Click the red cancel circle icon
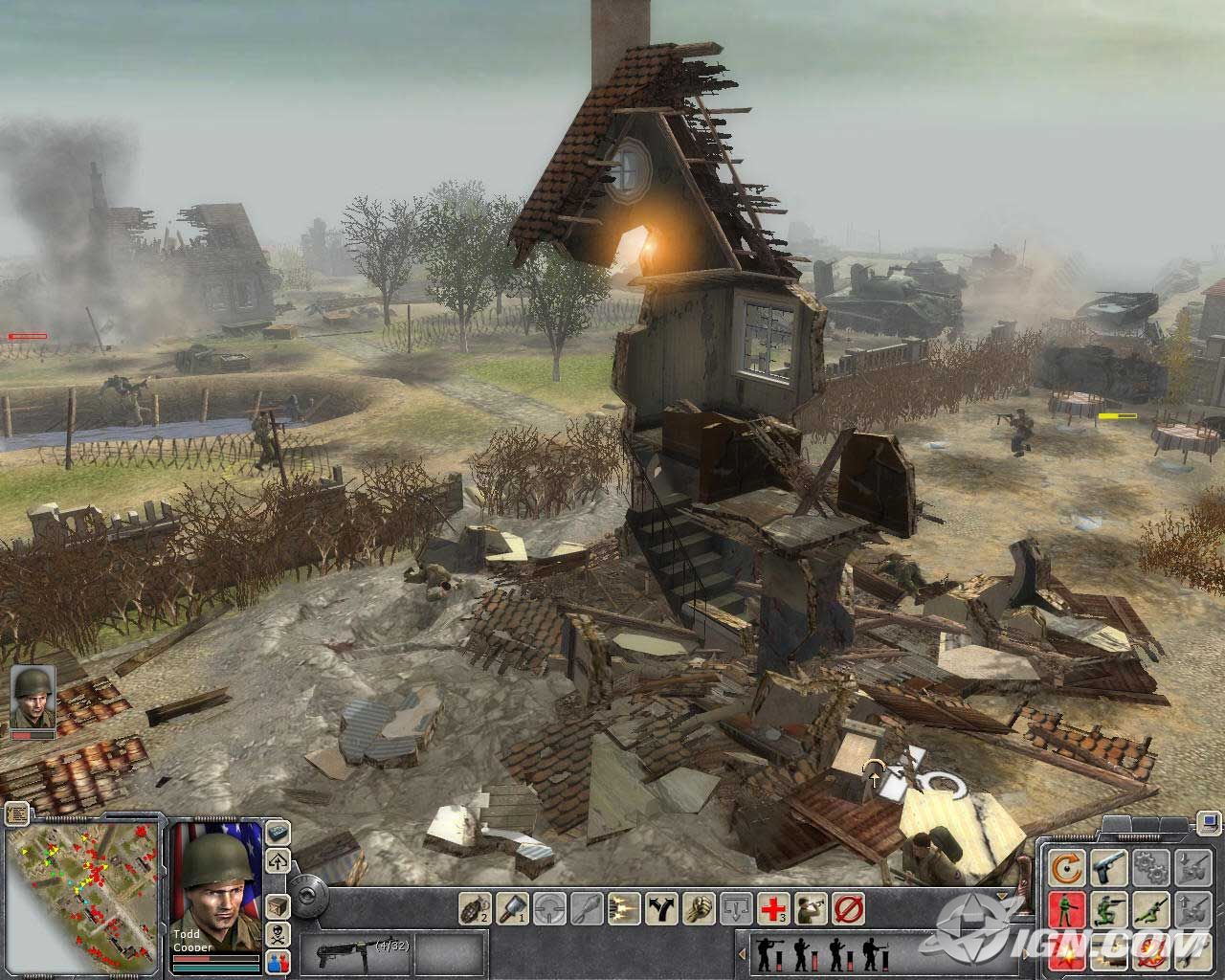The width and height of the screenshot is (1225, 980). 847,906
